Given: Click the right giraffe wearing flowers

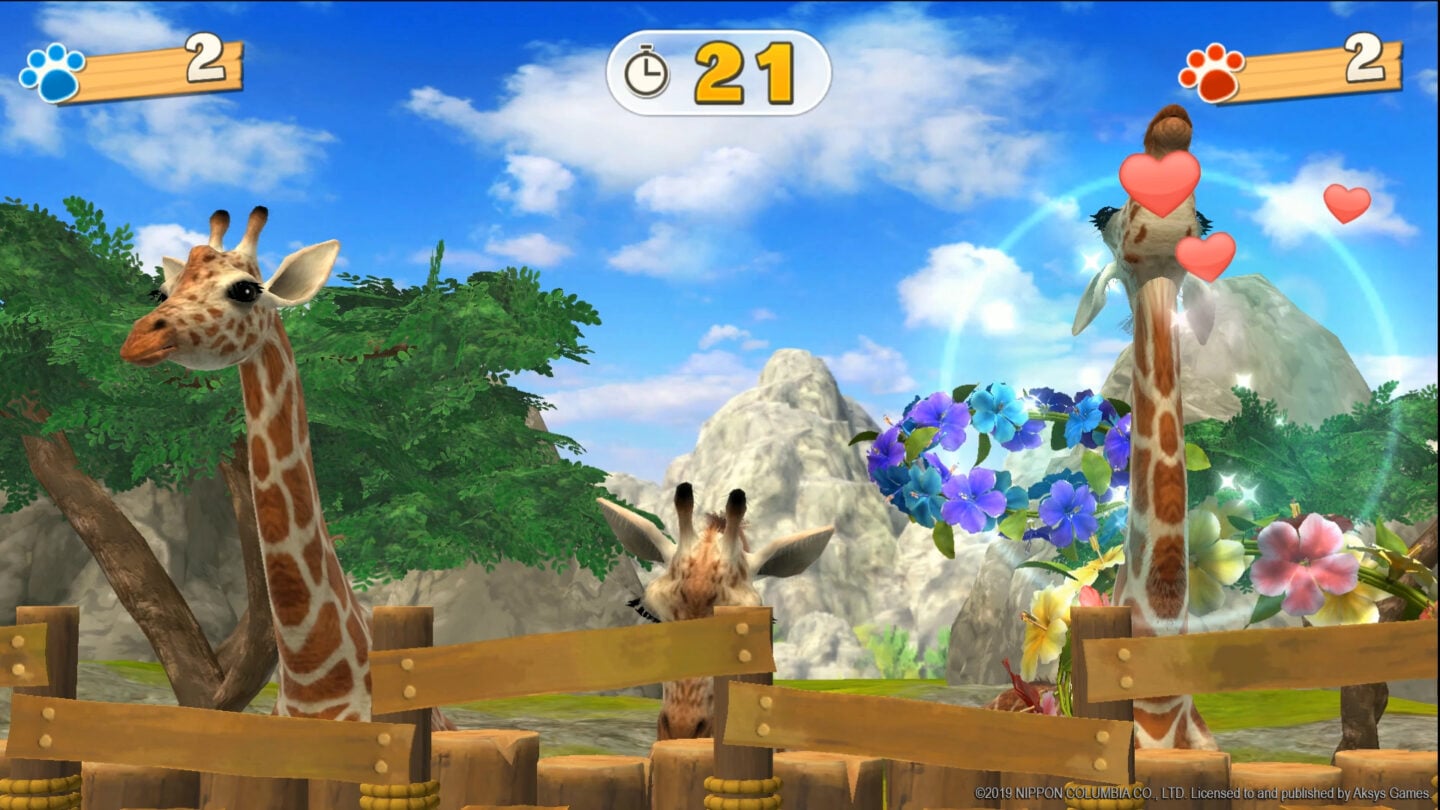Looking at the screenshot, I should coord(1160,450).
